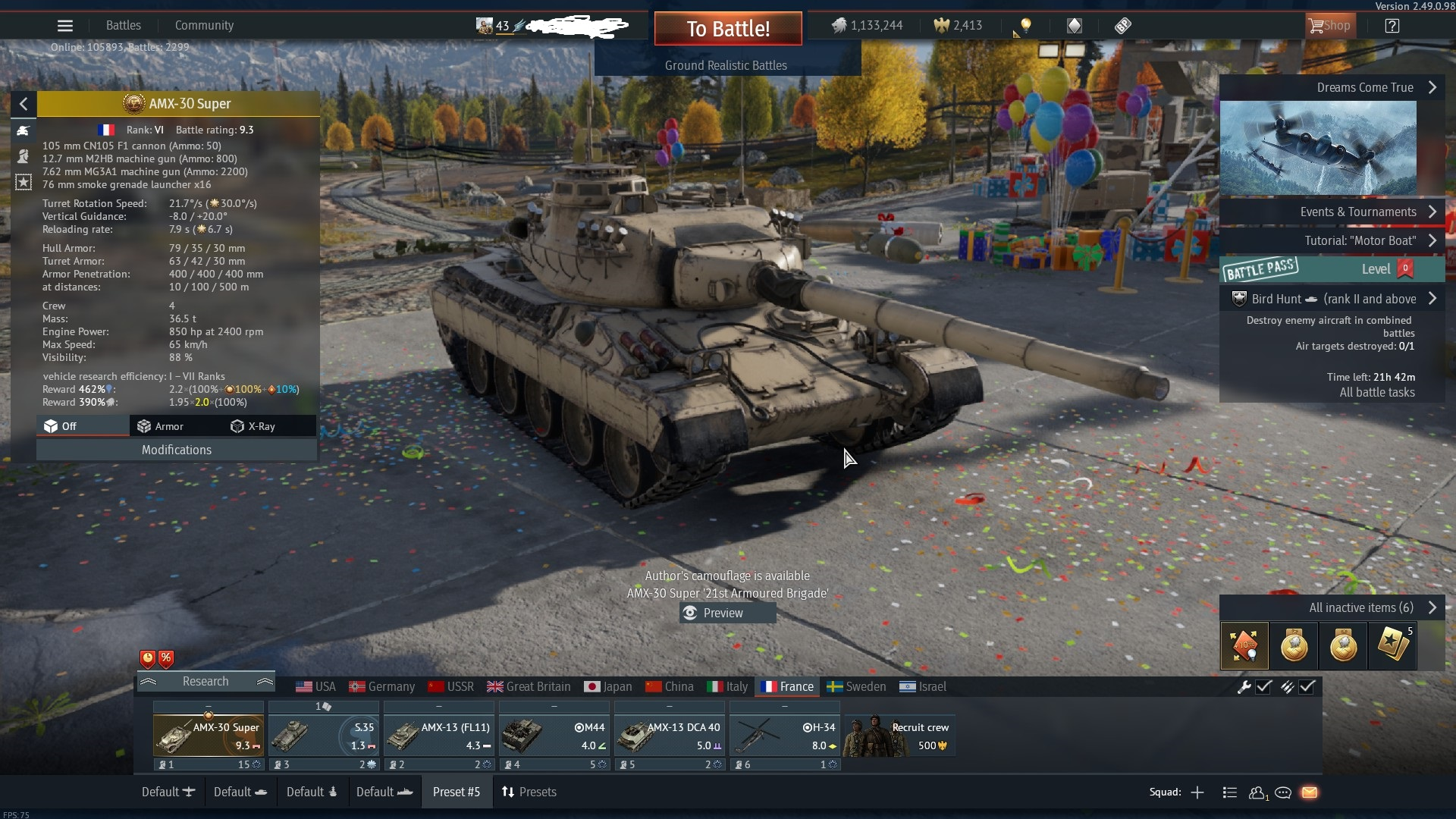Image resolution: width=1456 pixels, height=819 pixels.
Task: Change game mode from Ground Realistic Battles
Action: [x=726, y=65]
